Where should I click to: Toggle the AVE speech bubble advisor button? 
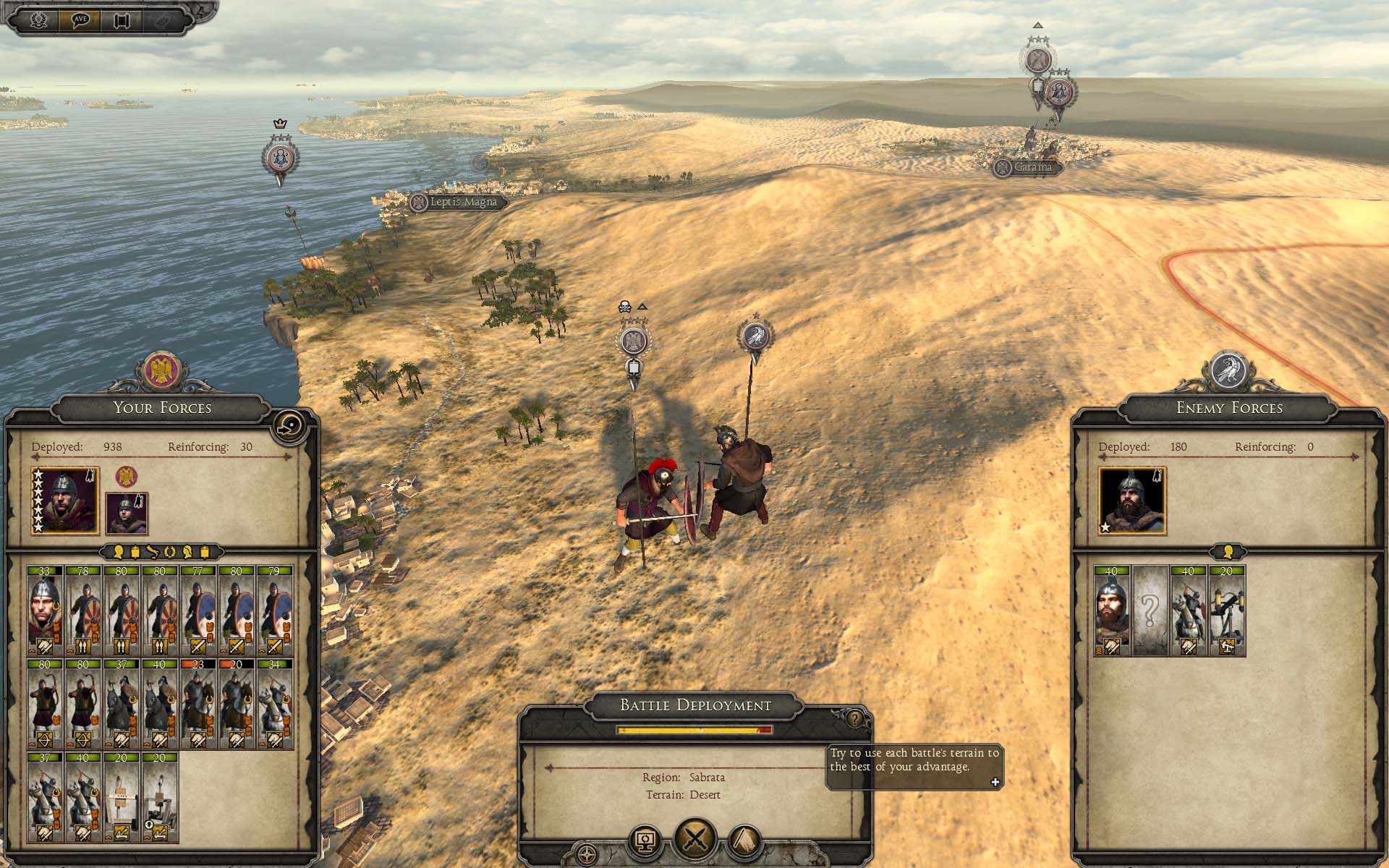pyautogui.click(x=80, y=20)
